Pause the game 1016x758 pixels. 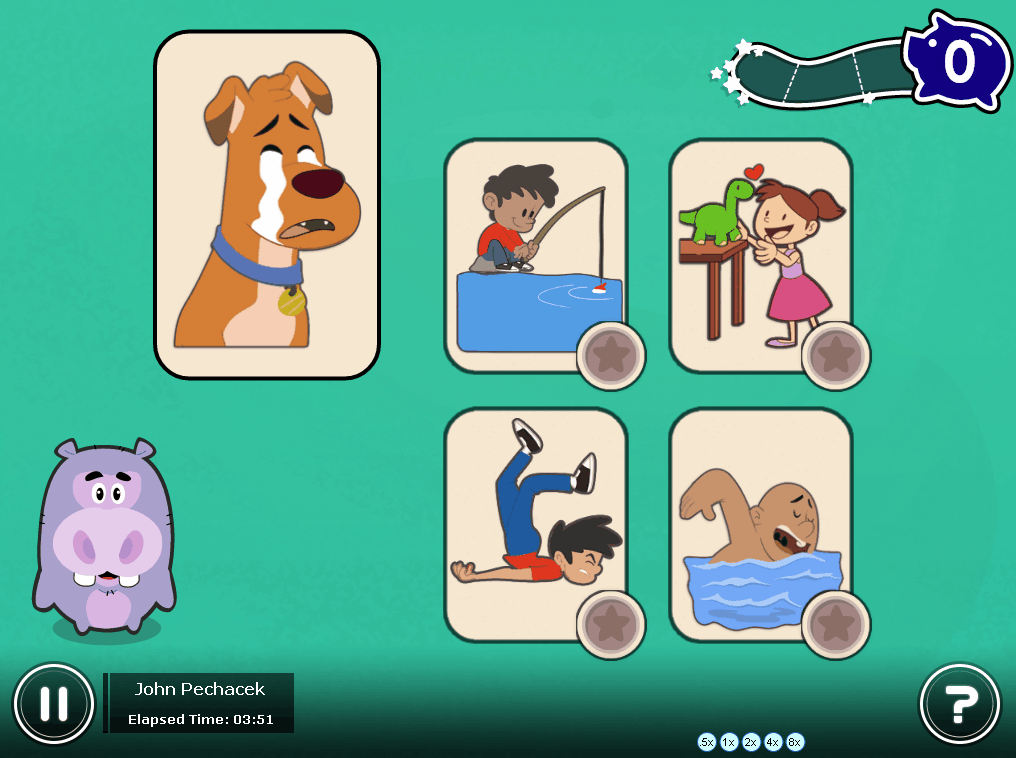pyautogui.click(x=54, y=704)
